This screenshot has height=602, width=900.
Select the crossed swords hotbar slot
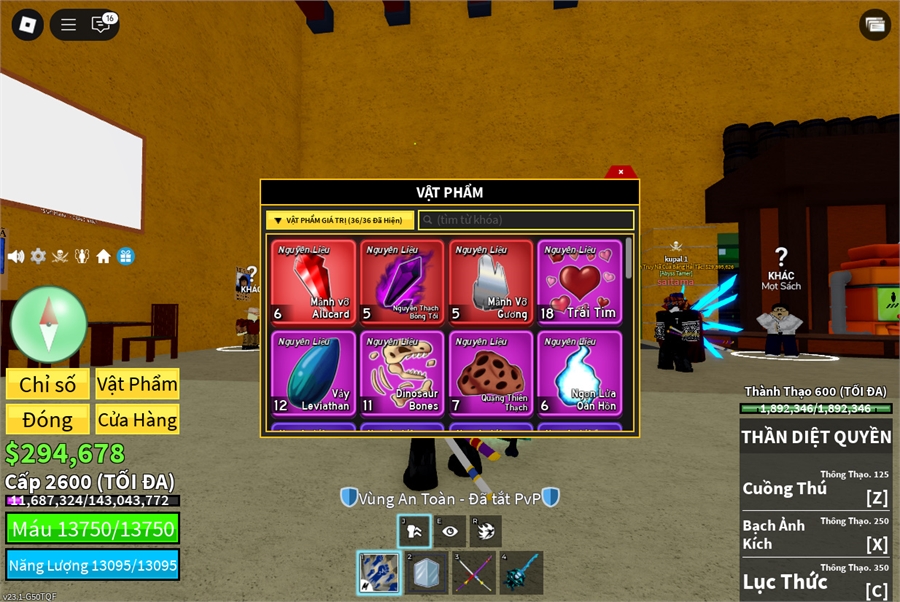point(474,573)
